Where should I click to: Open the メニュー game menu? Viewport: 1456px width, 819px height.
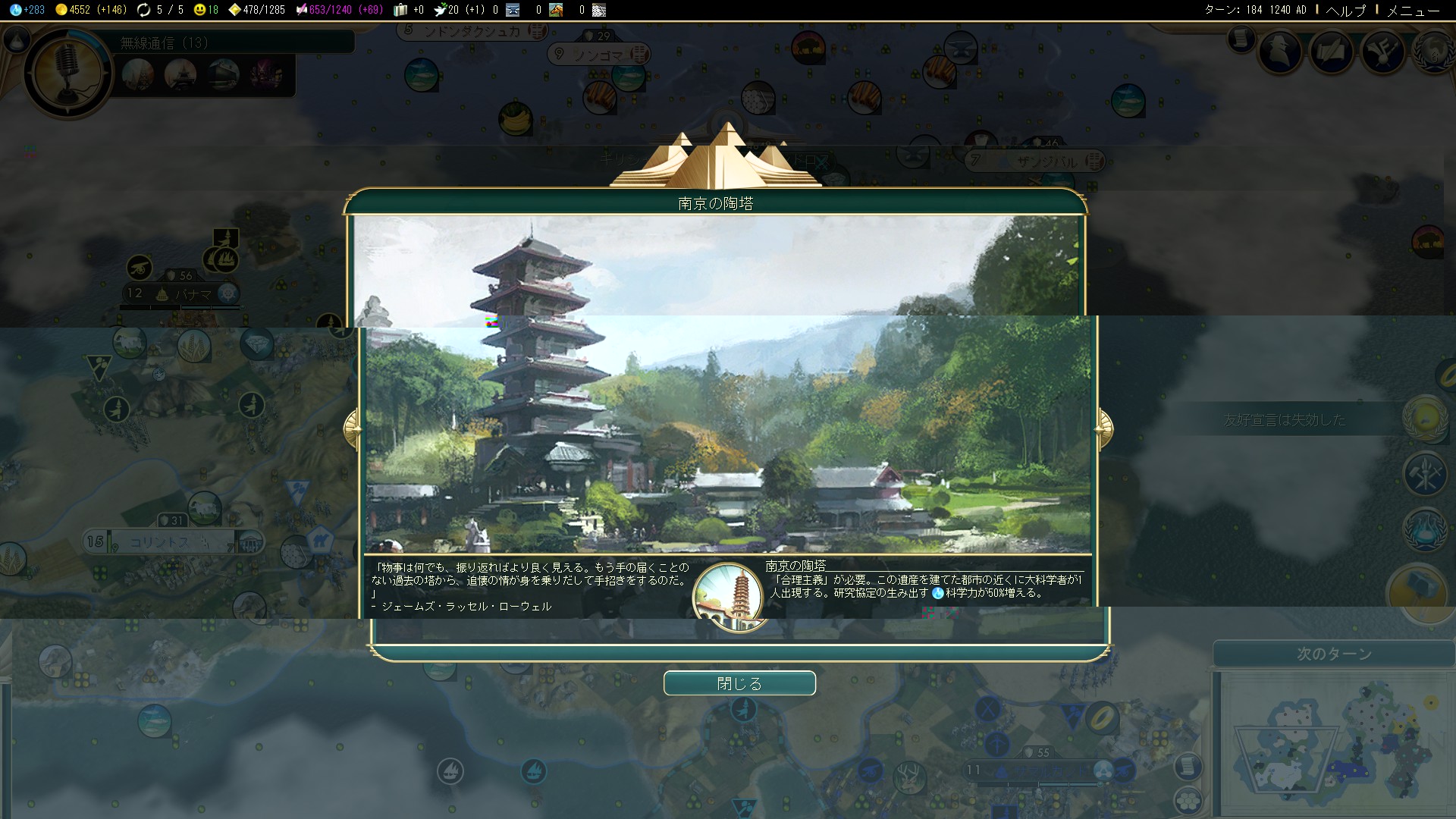click(1414, 10)
